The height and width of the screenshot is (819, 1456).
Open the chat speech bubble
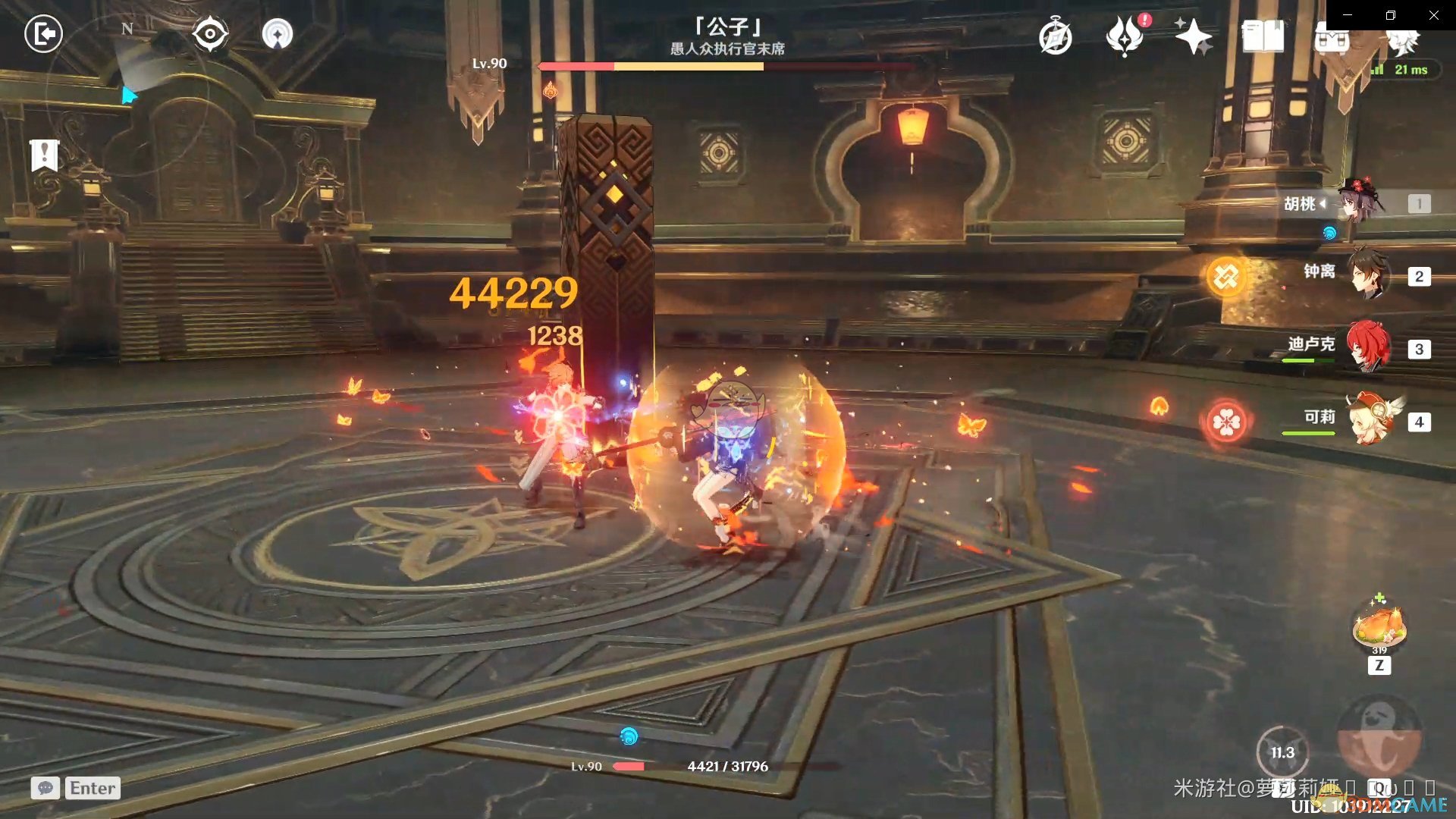[x=45, y=788]
